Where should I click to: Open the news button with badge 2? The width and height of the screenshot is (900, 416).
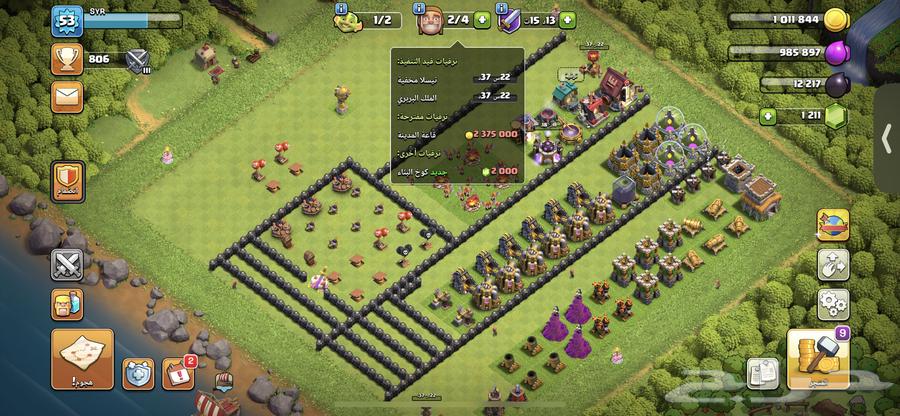click(x=178, y=374)
